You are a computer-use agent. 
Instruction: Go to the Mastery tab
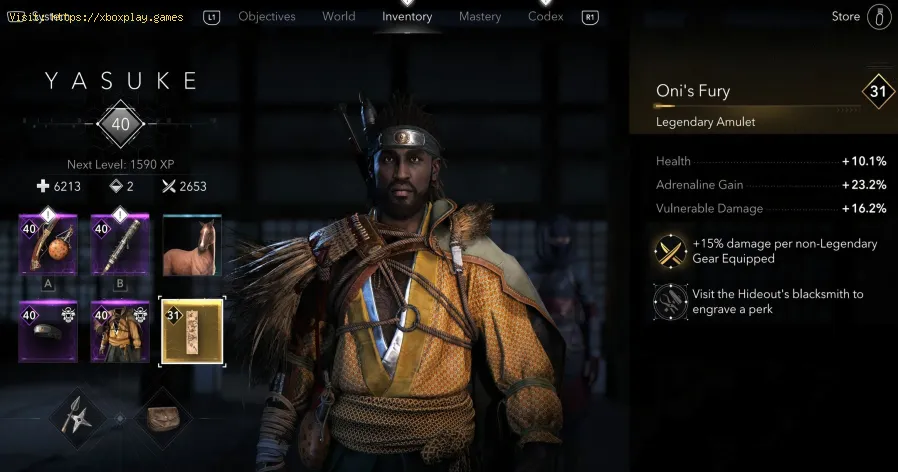480,17
